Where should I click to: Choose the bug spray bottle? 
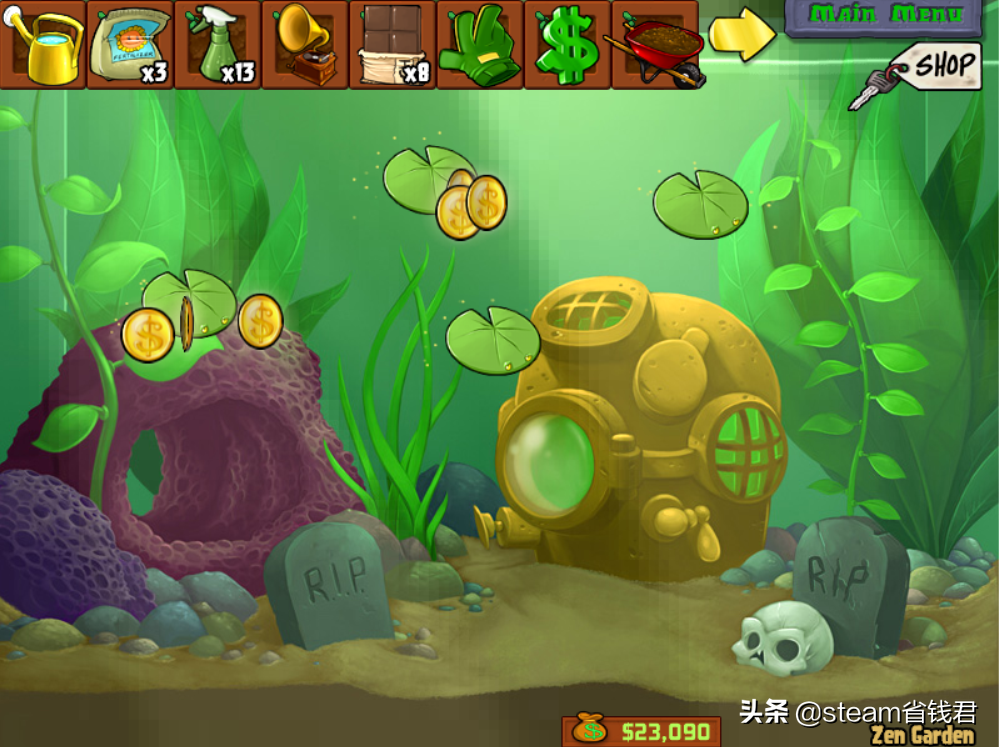point(217,46)
